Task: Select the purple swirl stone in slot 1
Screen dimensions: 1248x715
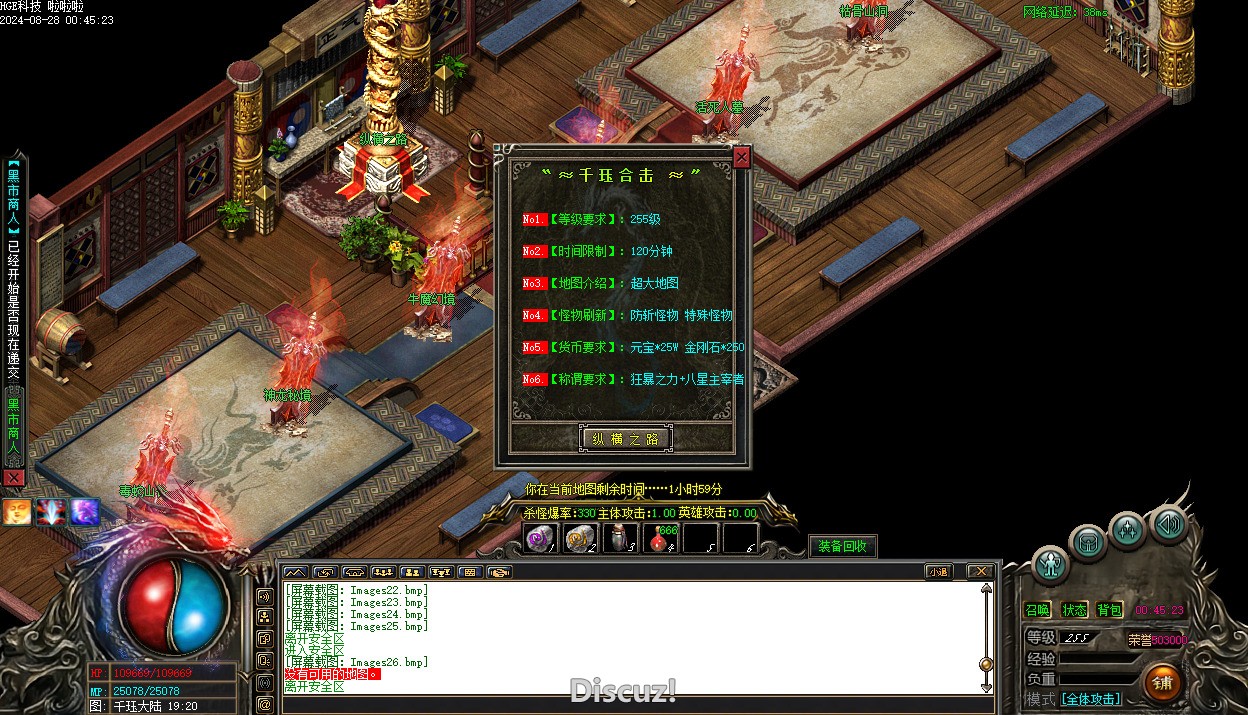Action: pyautogui.click(x=542, y=539)
